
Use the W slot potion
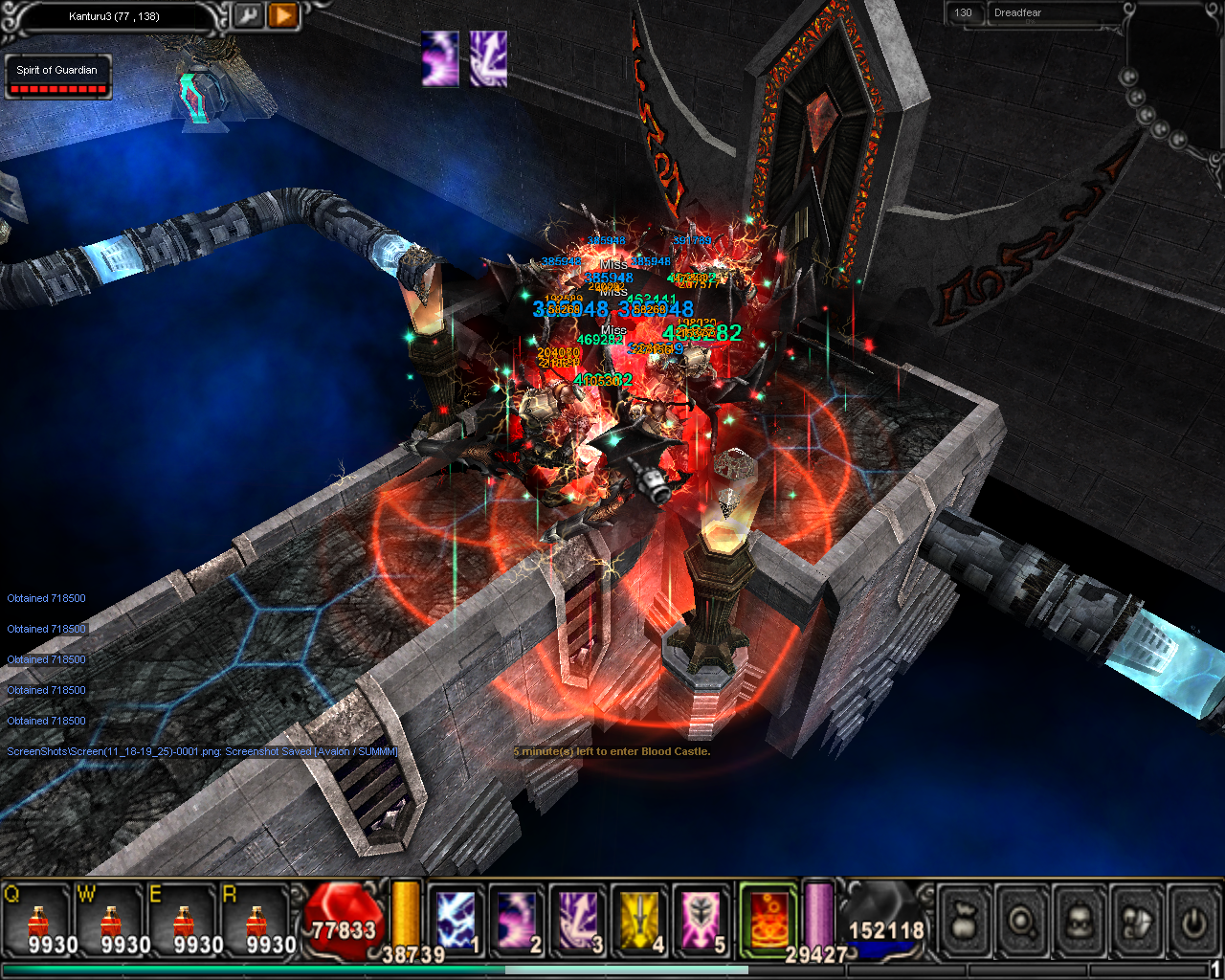[112, 922]
